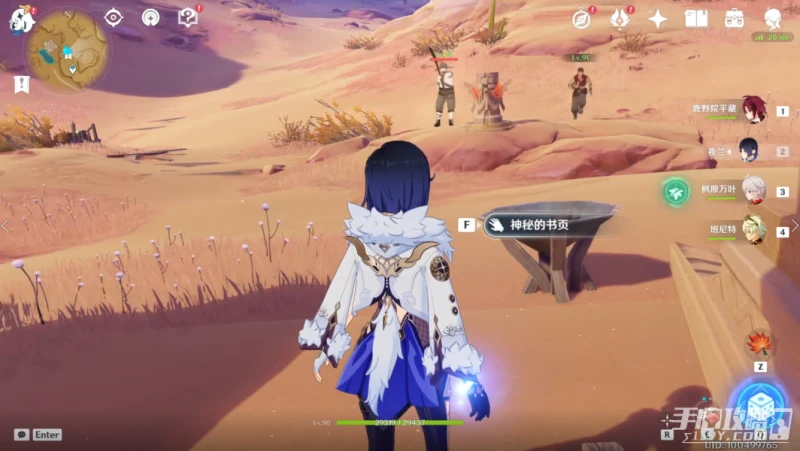Toggle the eye-shaped elemental sight icon
The height and width of the screenshot is (451, 800).
(113, 17)
